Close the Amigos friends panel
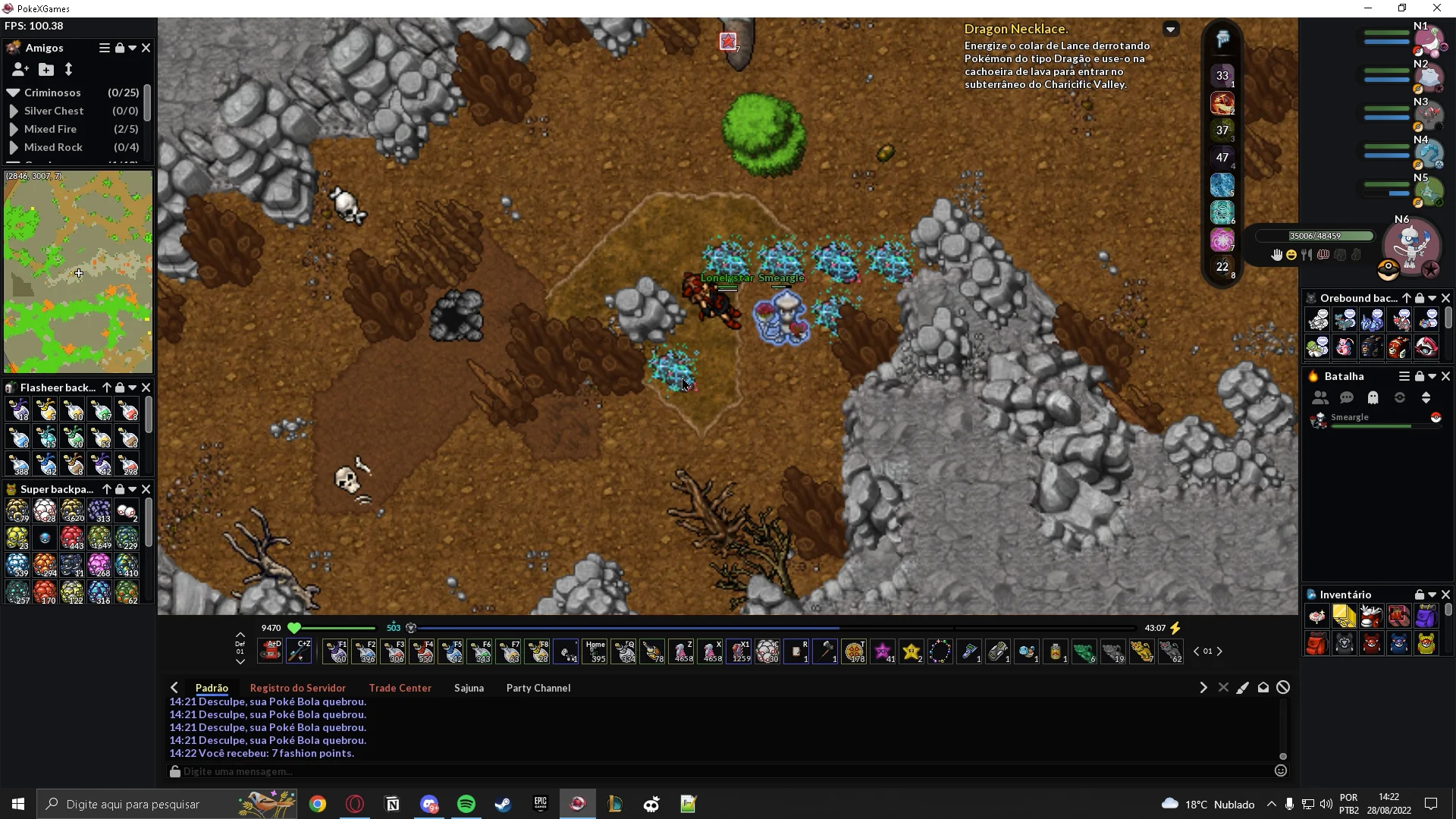 (x=146, y=48)
